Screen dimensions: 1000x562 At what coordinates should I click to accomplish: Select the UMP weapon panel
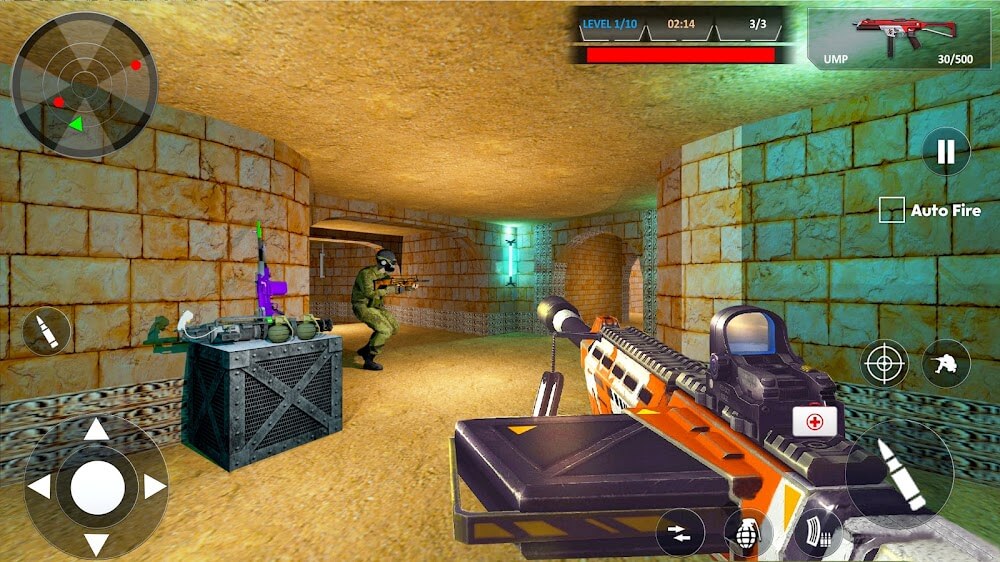pos(899,38)
